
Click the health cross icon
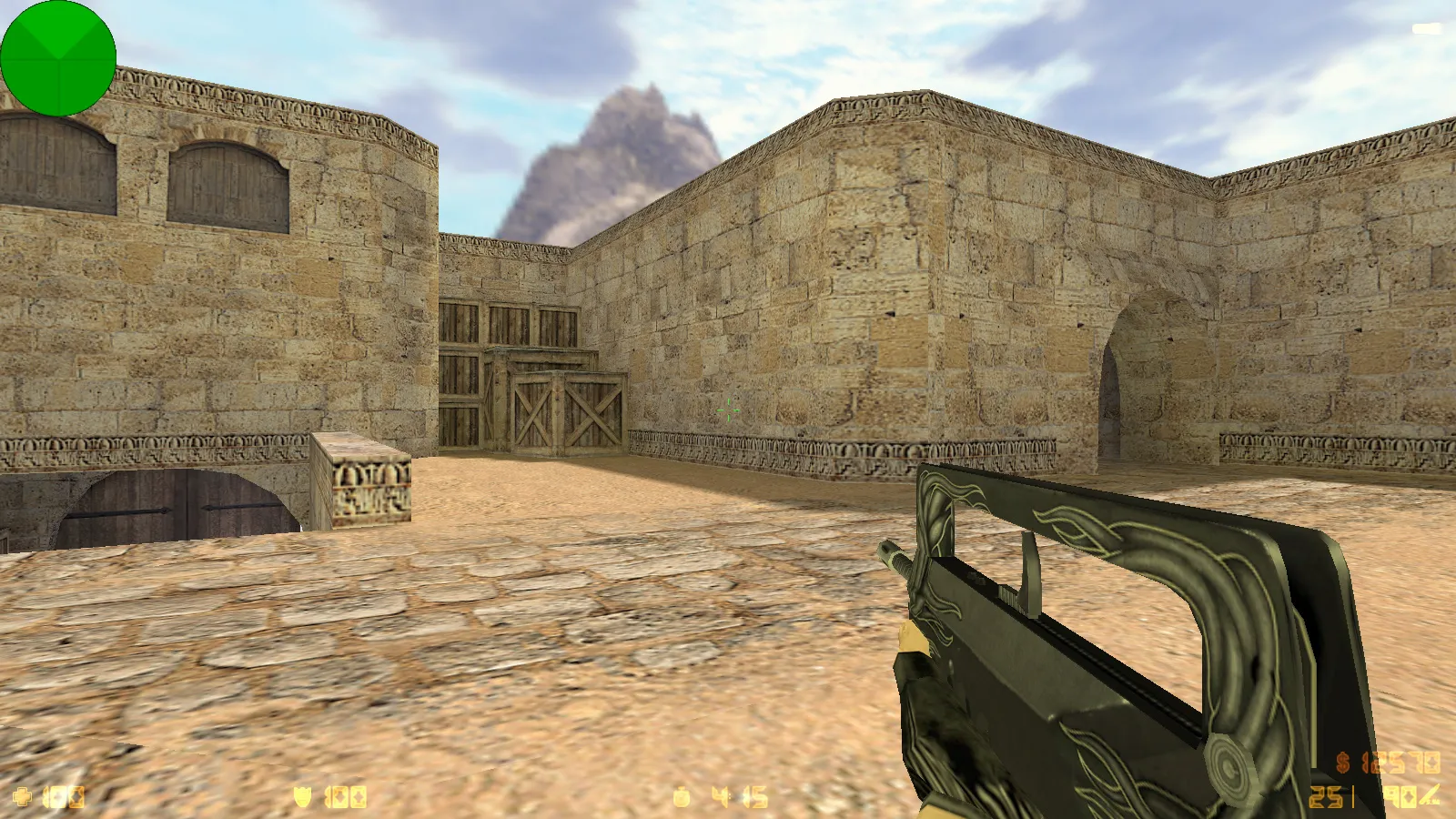tap(20, 794)
